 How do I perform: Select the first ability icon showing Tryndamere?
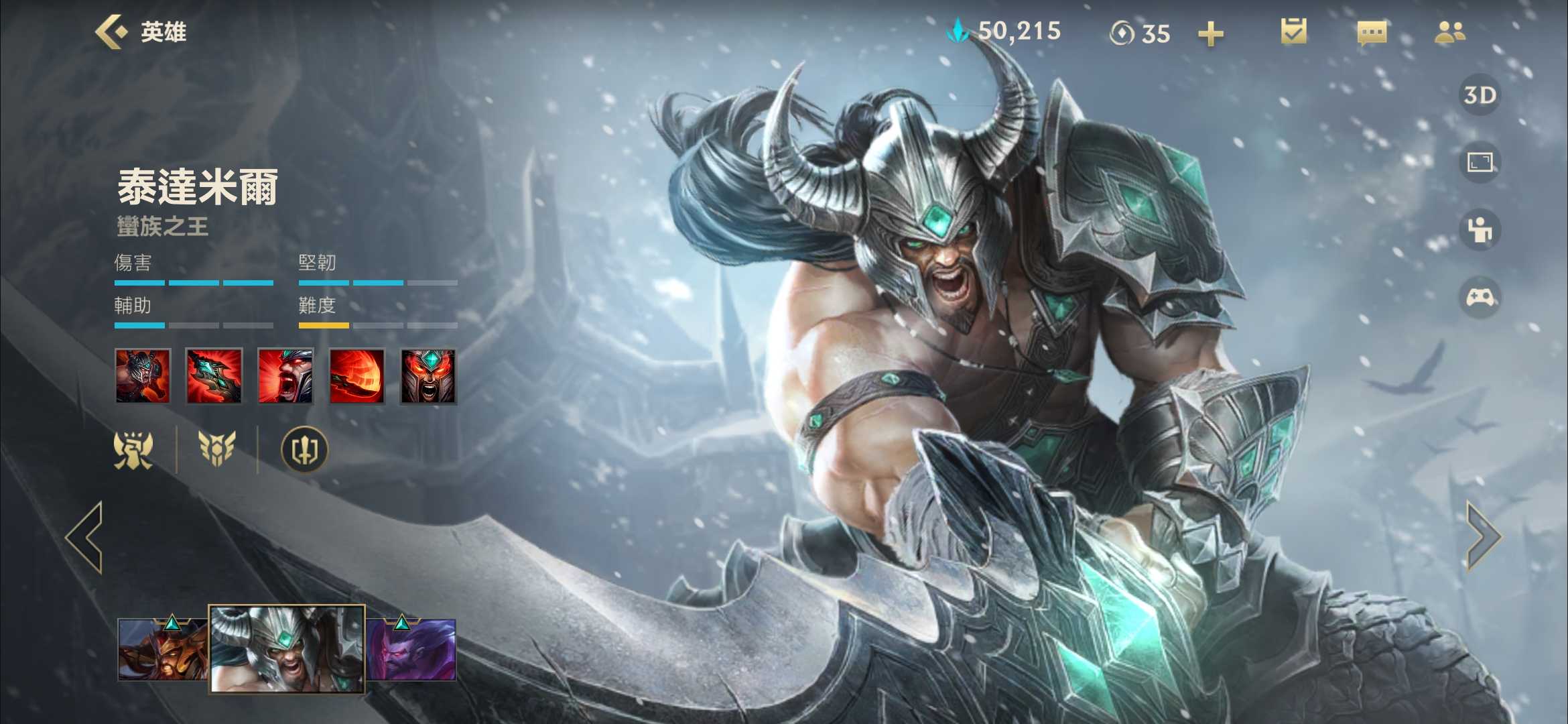click(x=143, y=376)
